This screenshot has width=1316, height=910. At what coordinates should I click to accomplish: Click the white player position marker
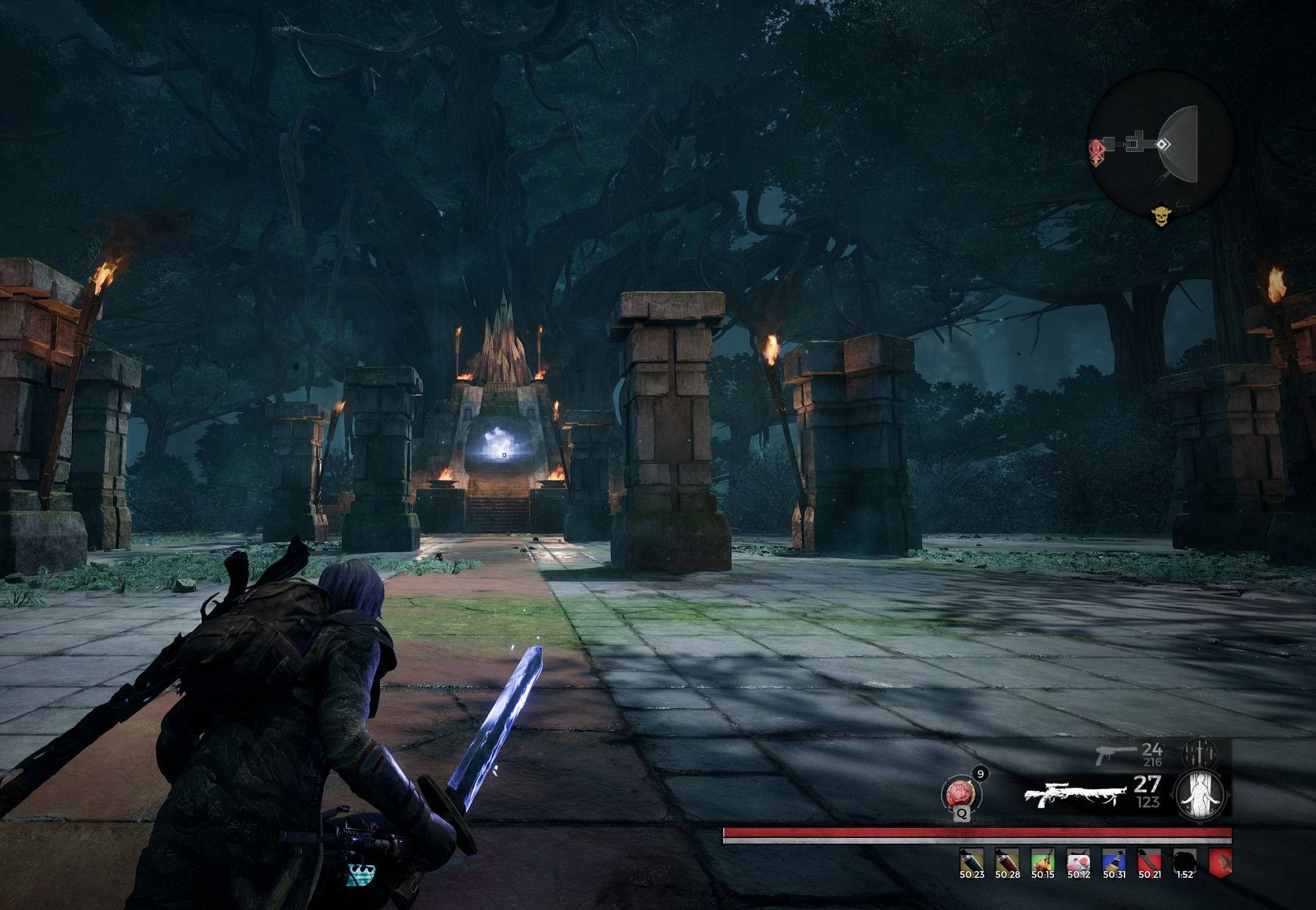tap(1163, 145)
